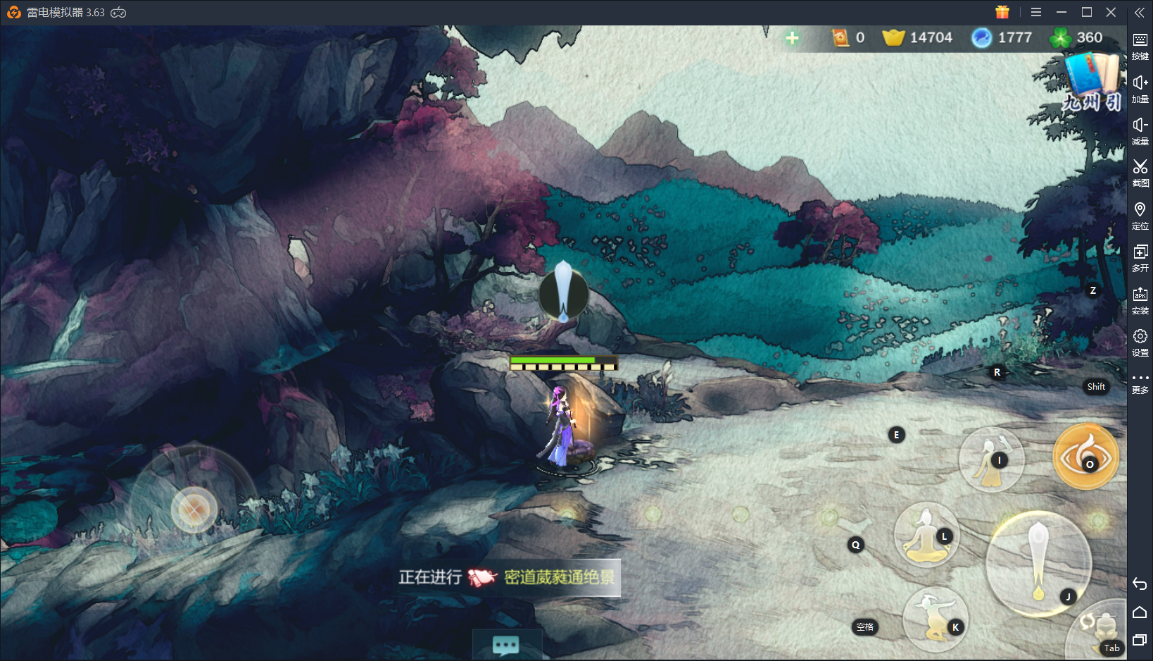Open the chat speech-bubble panel
The height and width of the screenshot is (661, 1153).
[x=506, y=645]
